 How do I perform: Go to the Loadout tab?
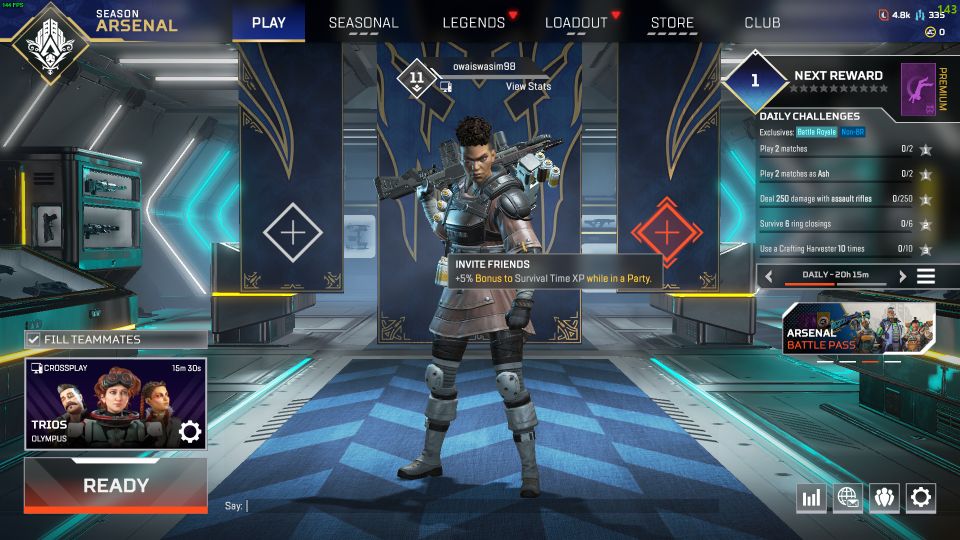click(x=576, y=23)
